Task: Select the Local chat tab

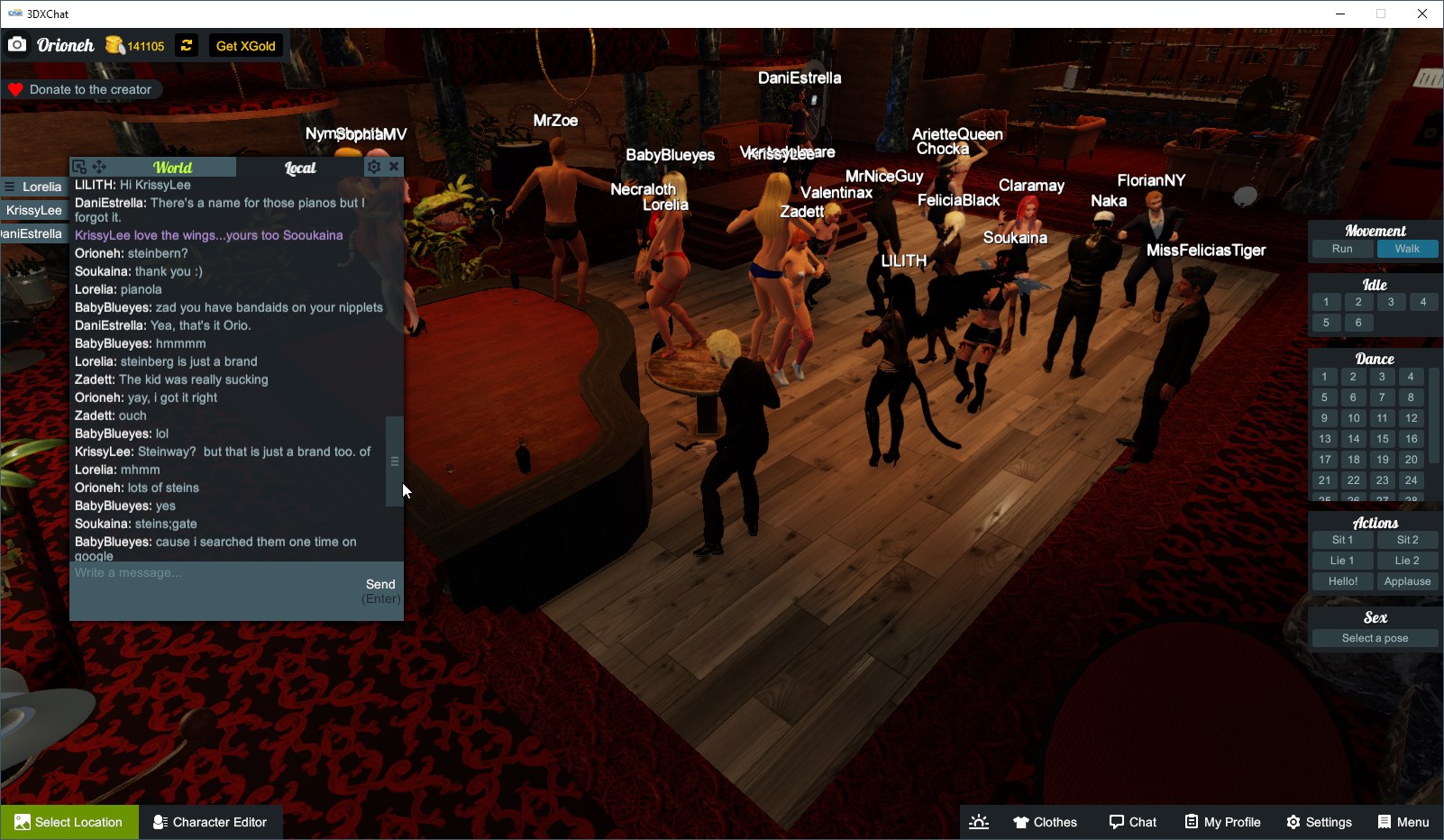Action: point(300,168)
